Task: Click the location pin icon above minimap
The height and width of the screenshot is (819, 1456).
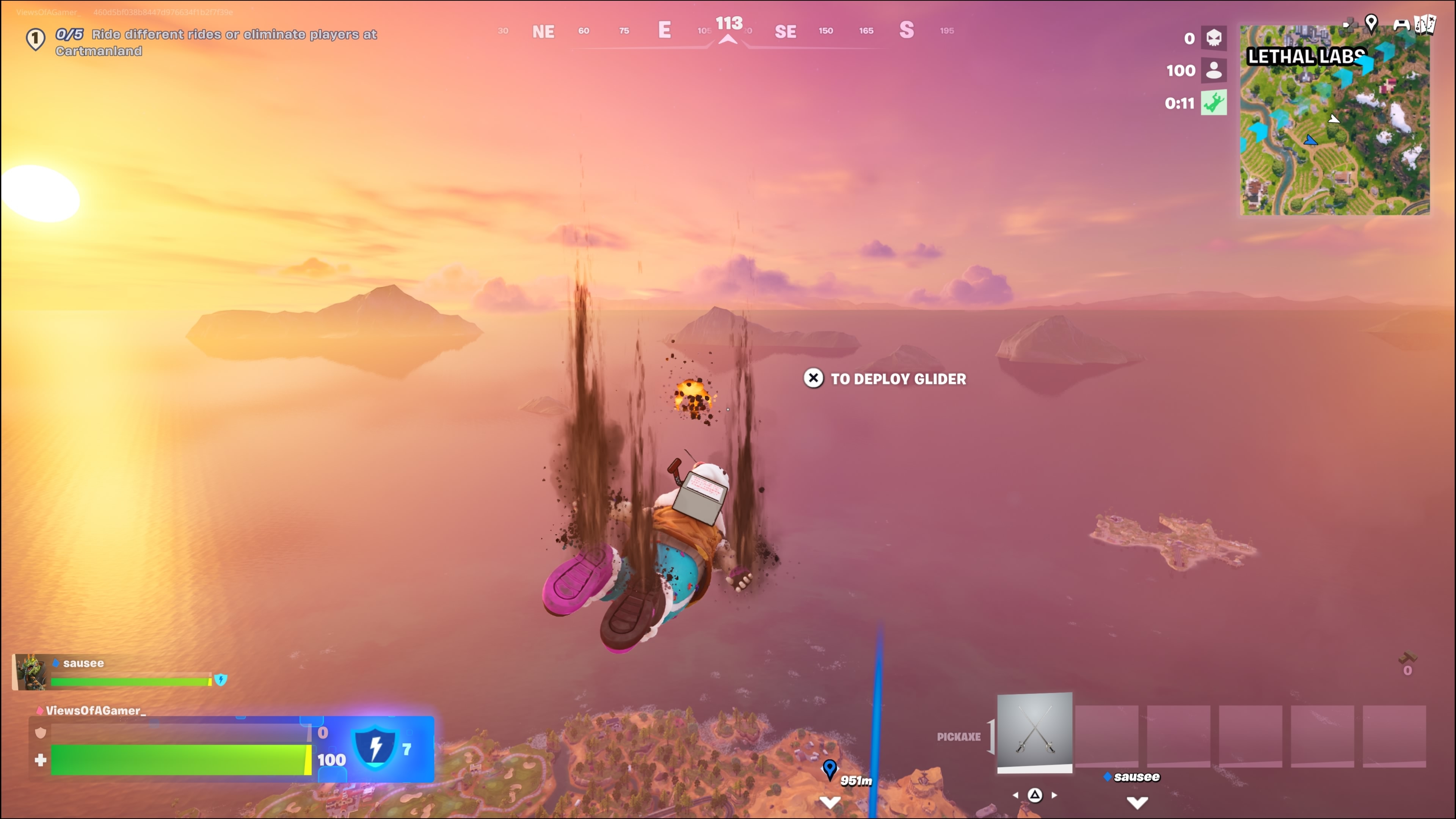Action: click(x=1371, y=23)
